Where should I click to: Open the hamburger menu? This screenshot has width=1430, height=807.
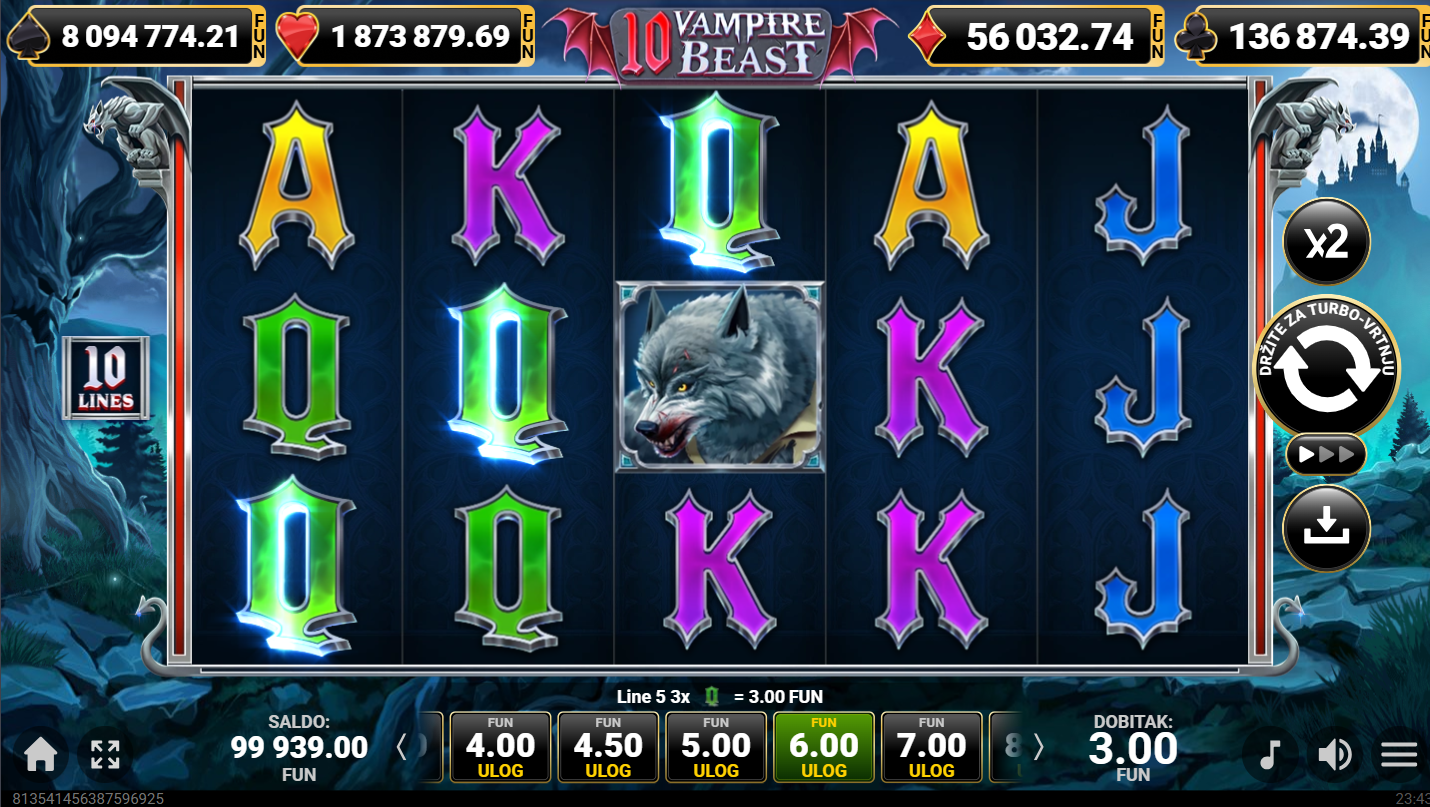[x=1399, y=755]
